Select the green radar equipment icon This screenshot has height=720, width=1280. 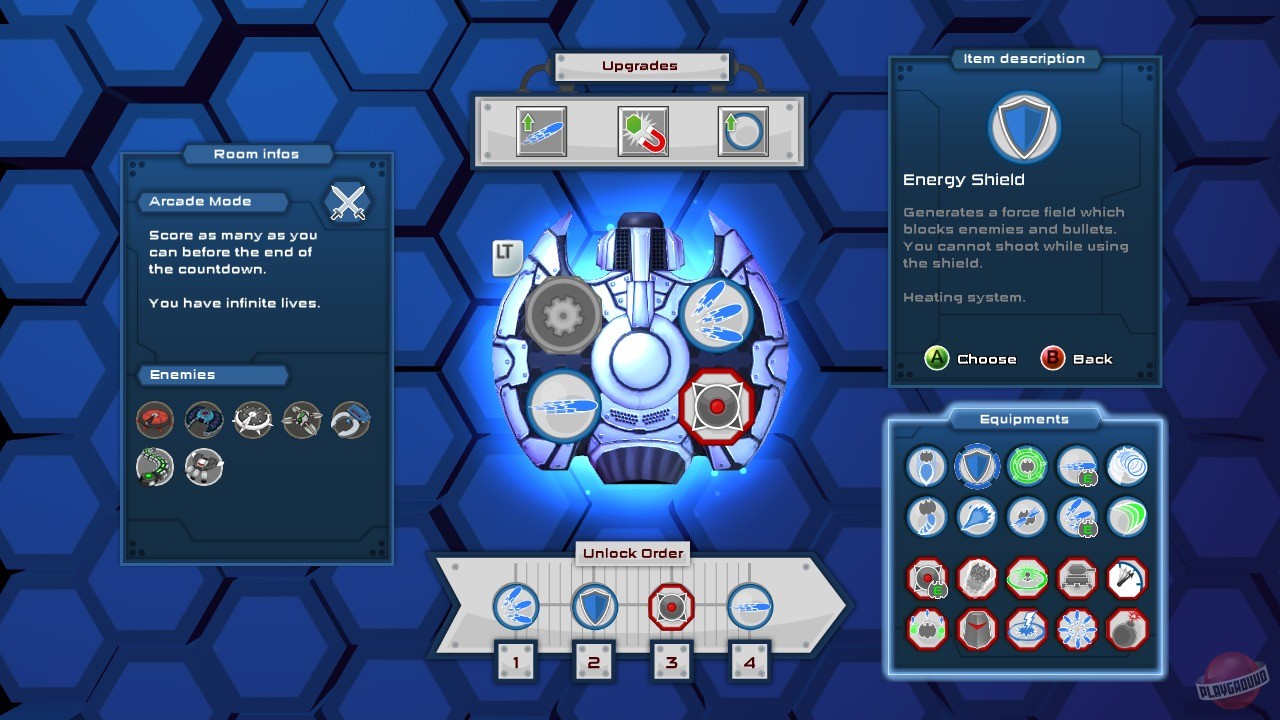pos(1027,466)
